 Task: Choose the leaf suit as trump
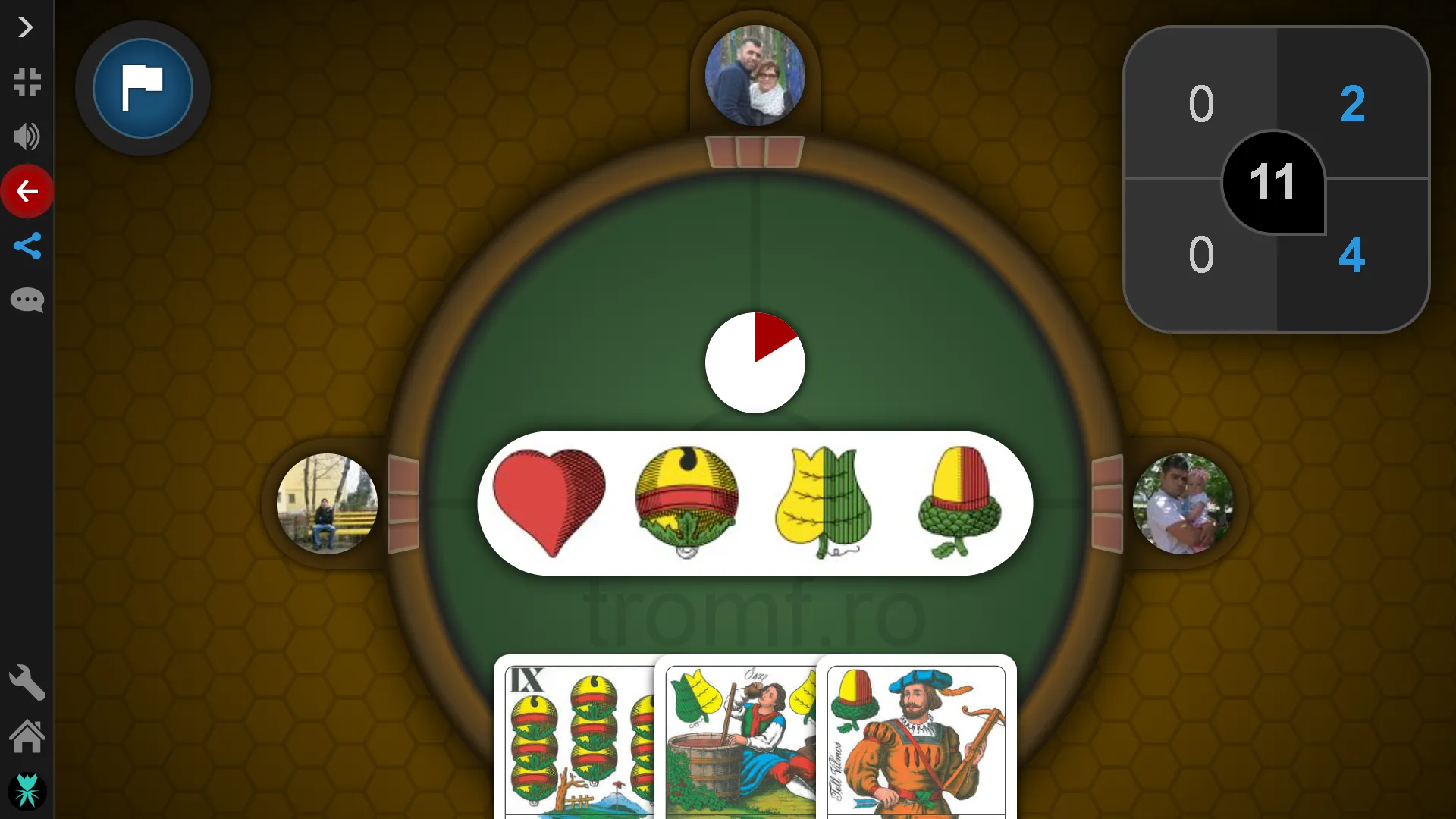824,502
